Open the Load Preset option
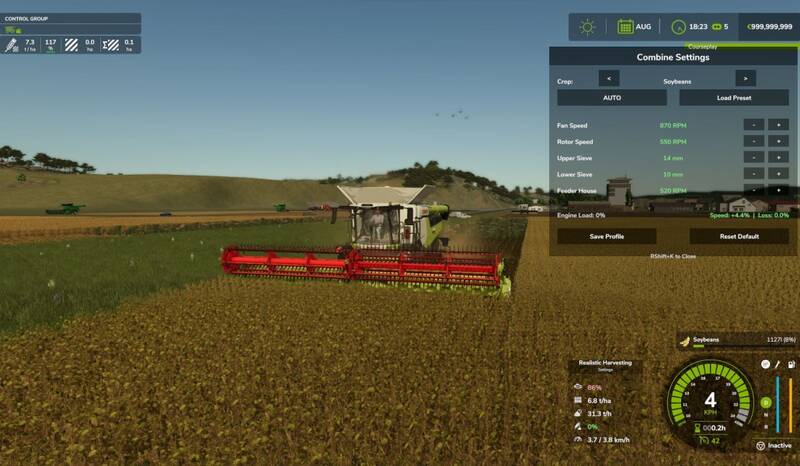Viewport: 800px width, 466px height. 733,98
